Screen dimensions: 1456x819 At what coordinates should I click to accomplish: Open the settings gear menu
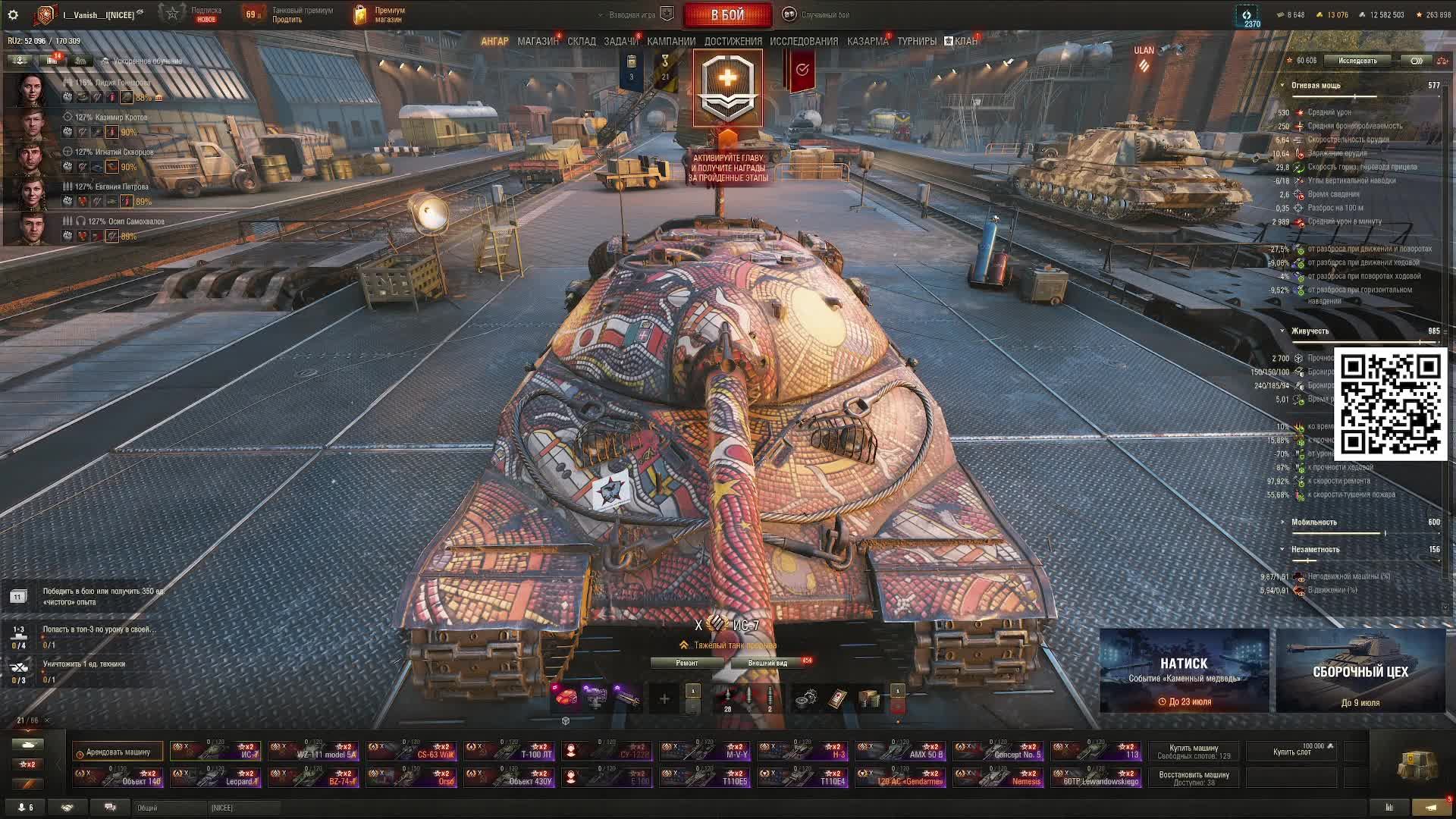13,14
